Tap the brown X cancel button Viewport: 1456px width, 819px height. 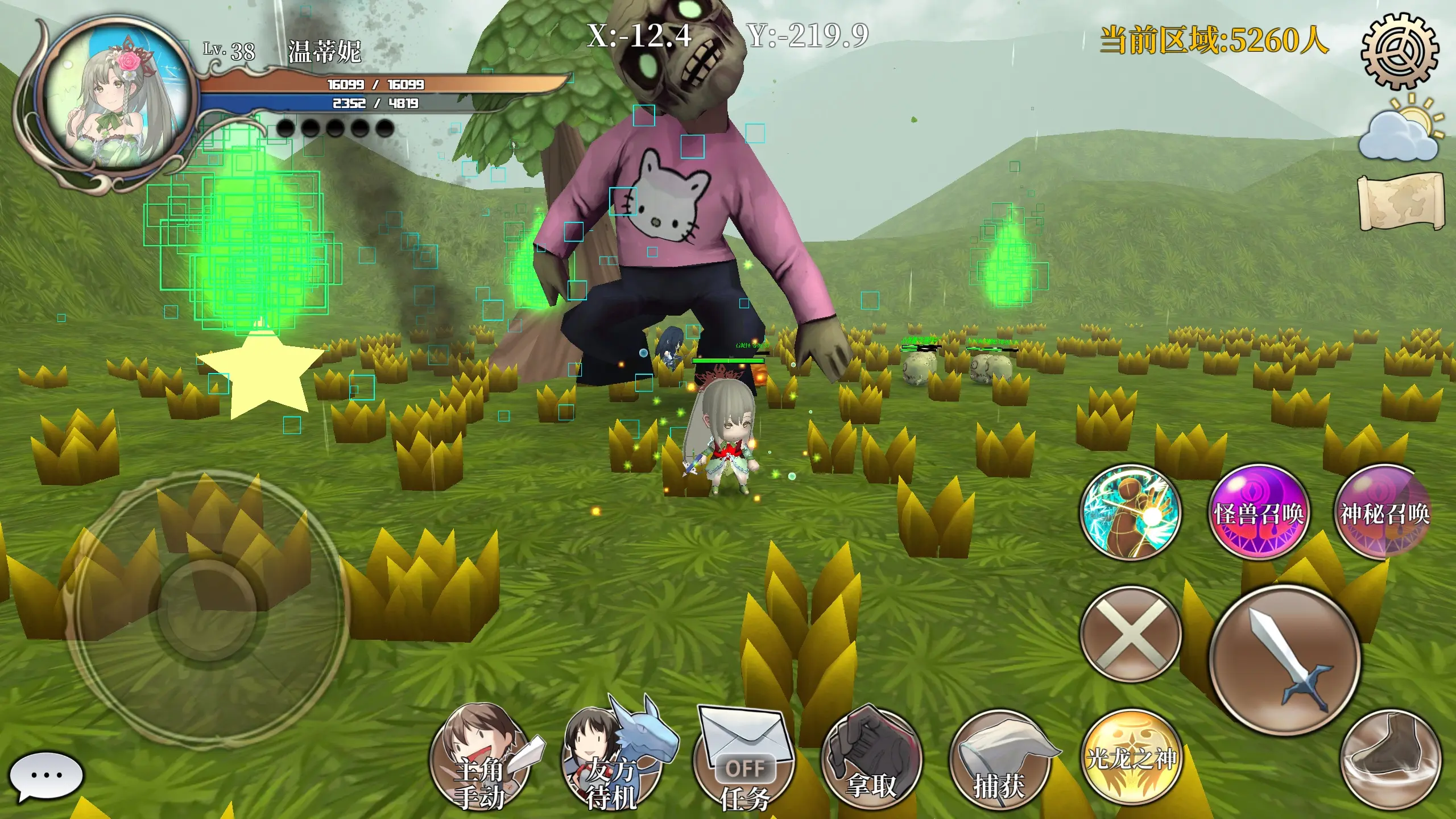[x=1131, y=634]
